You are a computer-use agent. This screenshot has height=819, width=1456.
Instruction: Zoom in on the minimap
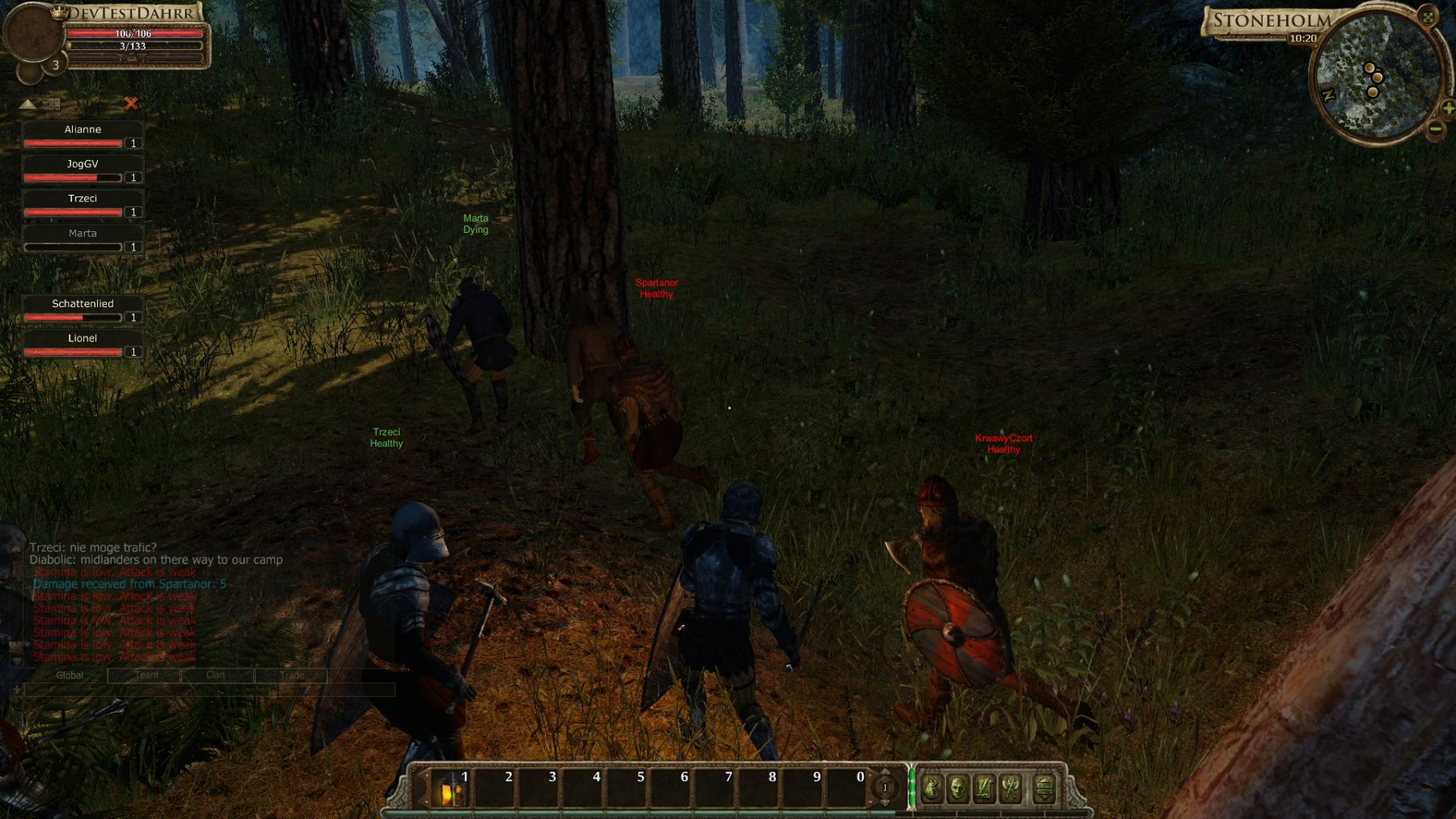point(1448,108)
